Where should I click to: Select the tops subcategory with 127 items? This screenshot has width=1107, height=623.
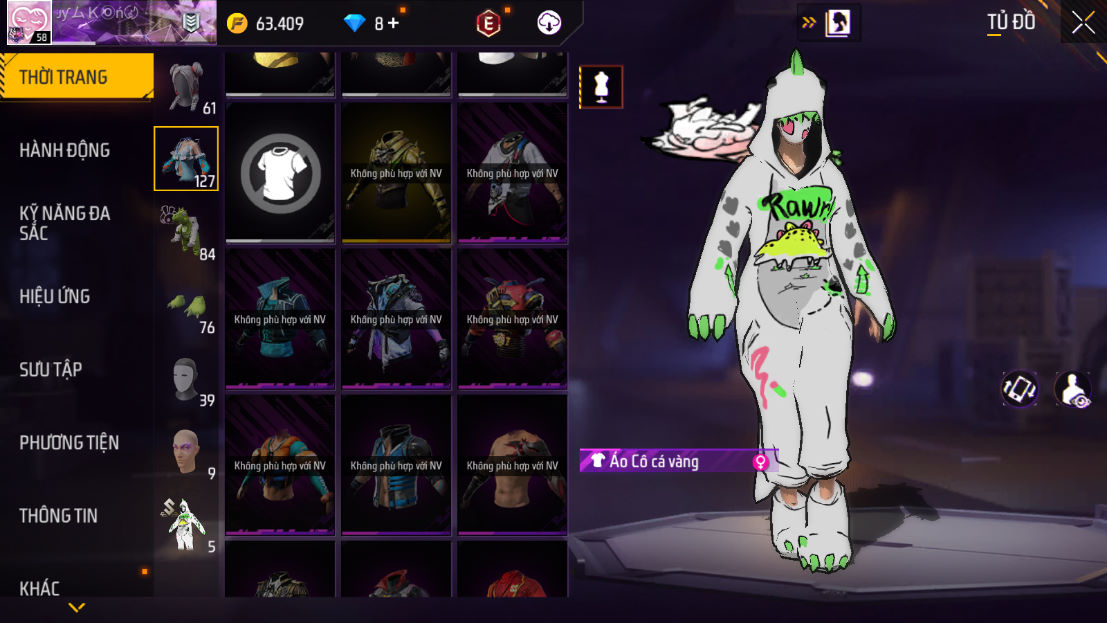point(186,158)
